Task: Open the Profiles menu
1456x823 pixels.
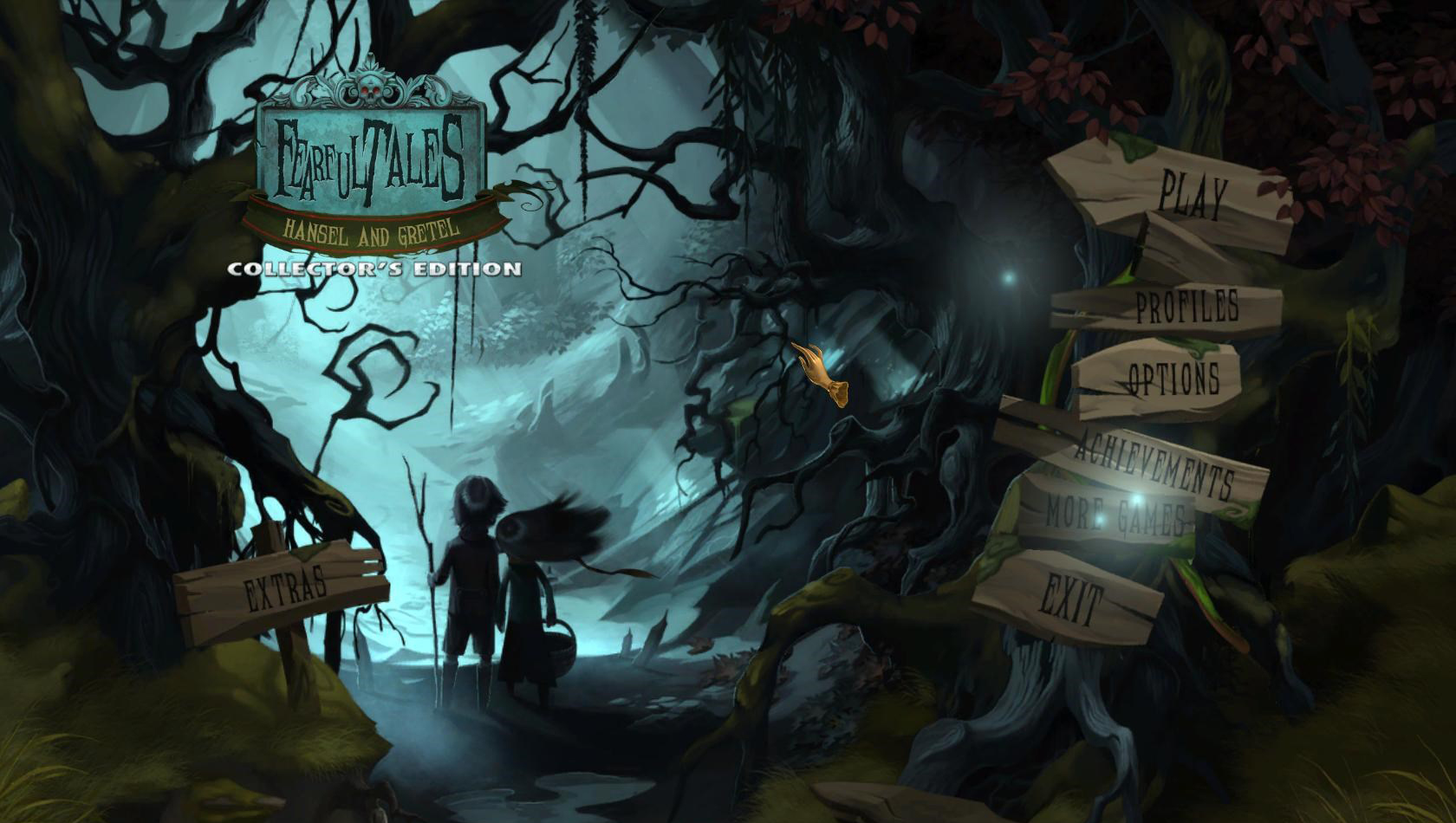Action: pyautogui.click(x=1186, y=307)
